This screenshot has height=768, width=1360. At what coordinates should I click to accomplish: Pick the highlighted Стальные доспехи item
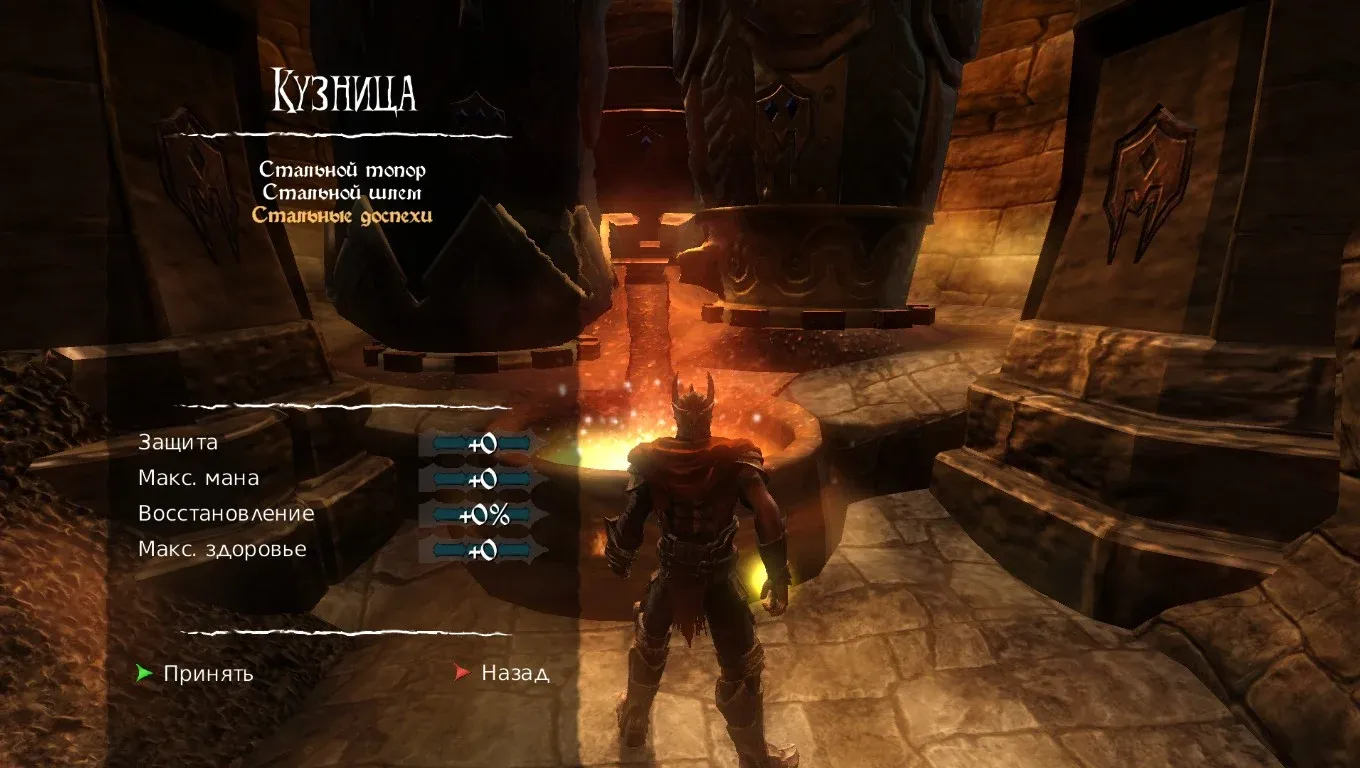342,215
